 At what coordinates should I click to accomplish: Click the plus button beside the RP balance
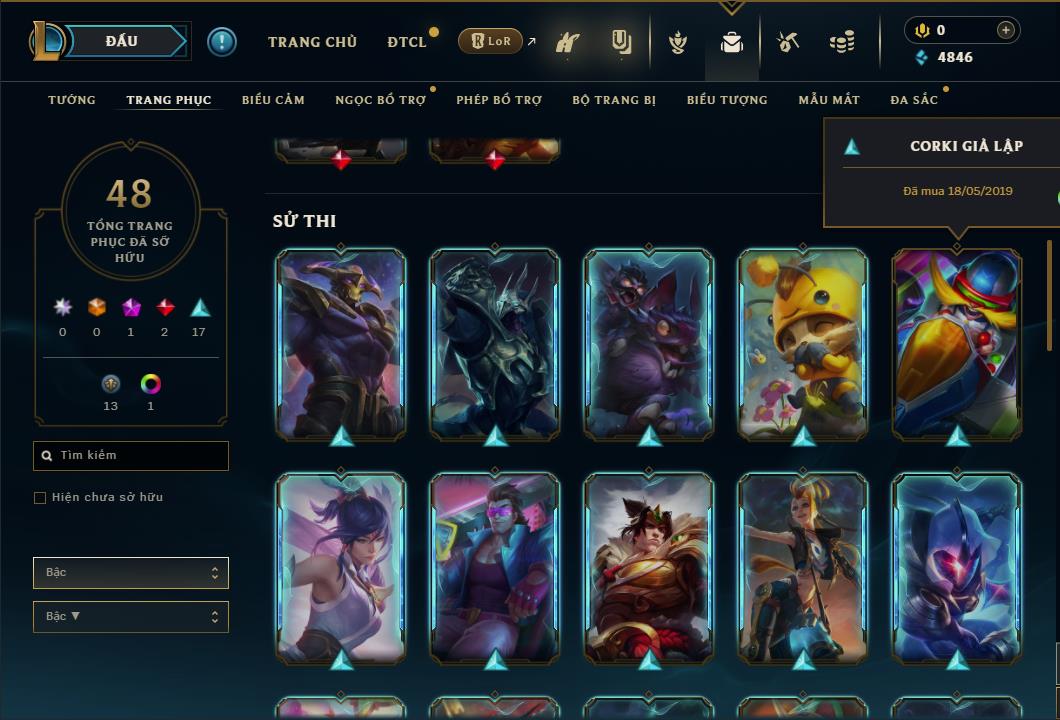pos(1005,30)
